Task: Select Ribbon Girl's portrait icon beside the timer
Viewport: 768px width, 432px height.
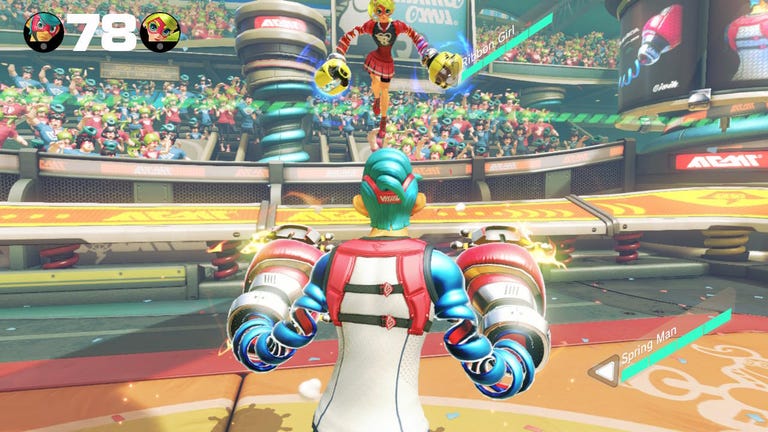Action: pos(160,32)
